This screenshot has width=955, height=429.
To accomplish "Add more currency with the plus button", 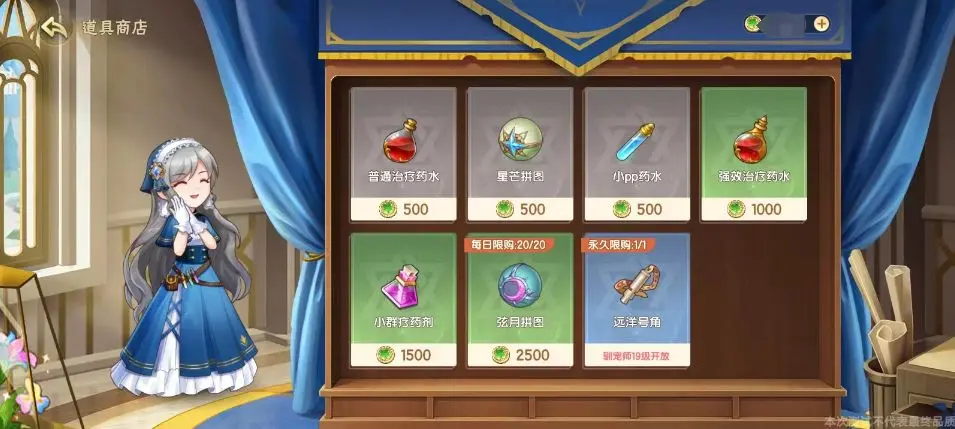I will point(821,23).
